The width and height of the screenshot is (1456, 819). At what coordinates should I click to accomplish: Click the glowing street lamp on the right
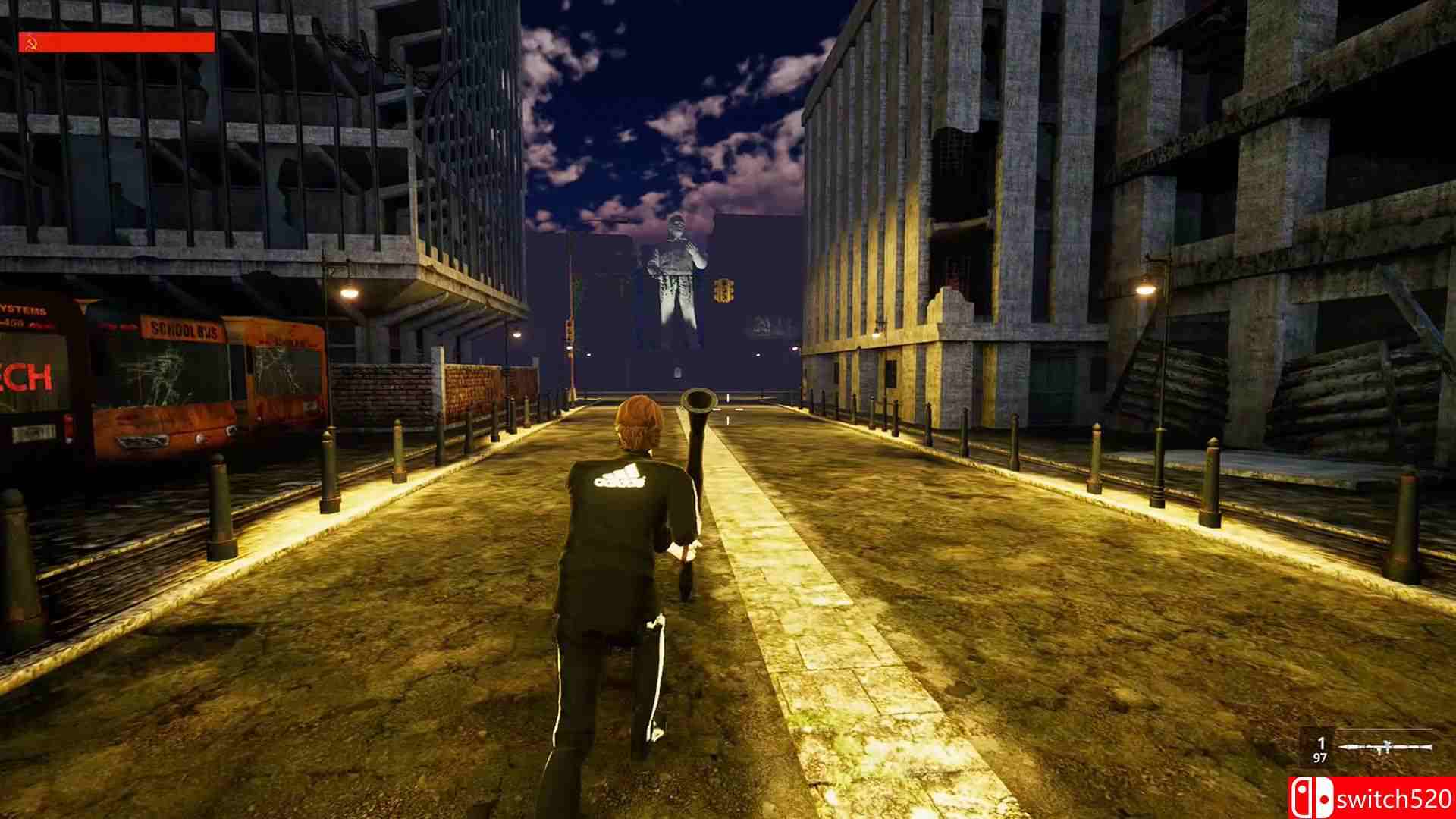pyautogui.click(x=1144, y=290)
